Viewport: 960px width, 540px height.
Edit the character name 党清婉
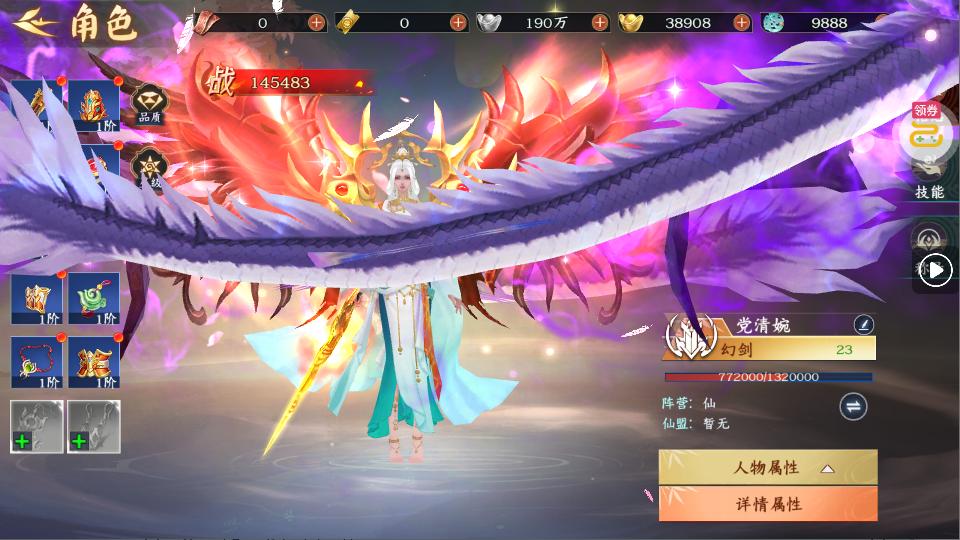(x=863, y=324)
